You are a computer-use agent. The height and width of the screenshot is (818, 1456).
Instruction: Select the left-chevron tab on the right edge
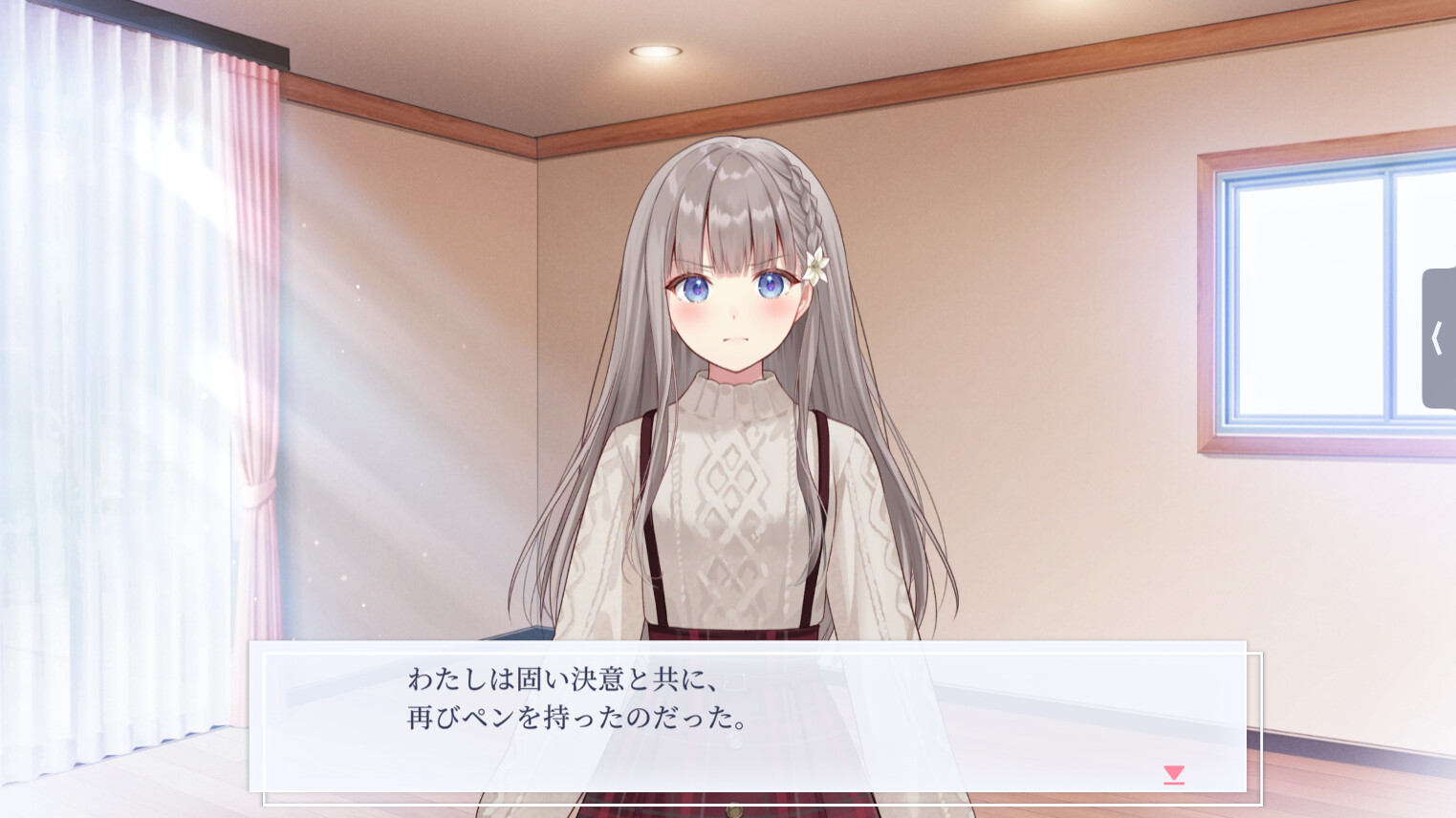(x=1439, y=337)
